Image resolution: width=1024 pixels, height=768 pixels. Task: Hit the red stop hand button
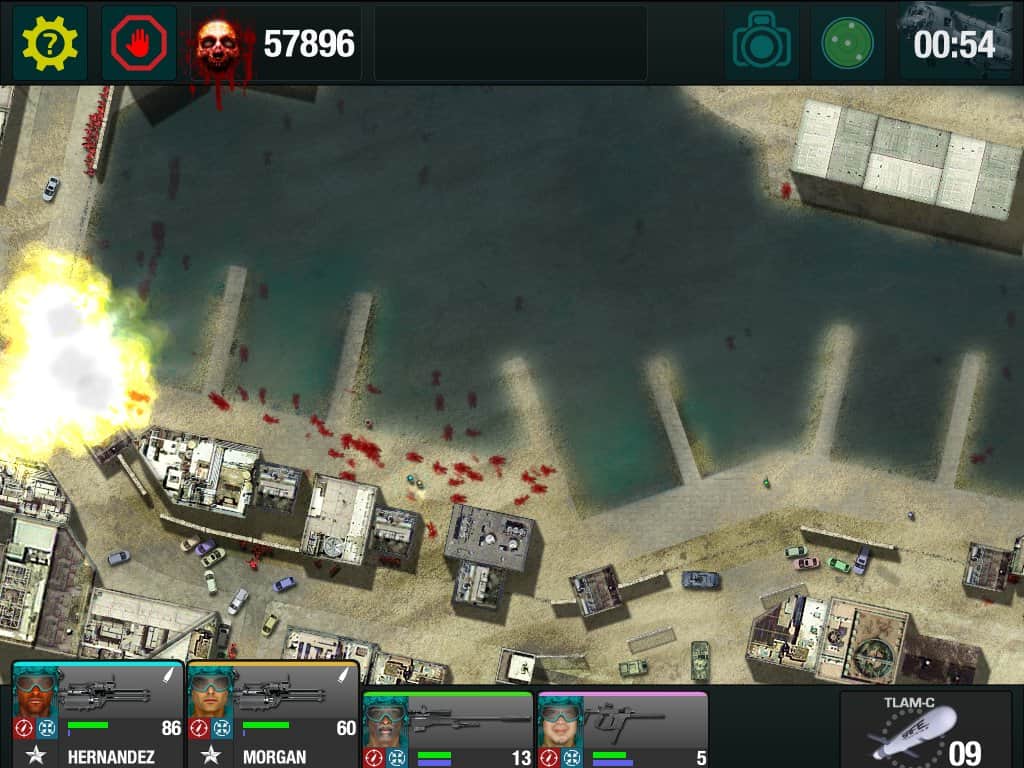point(139,44)
